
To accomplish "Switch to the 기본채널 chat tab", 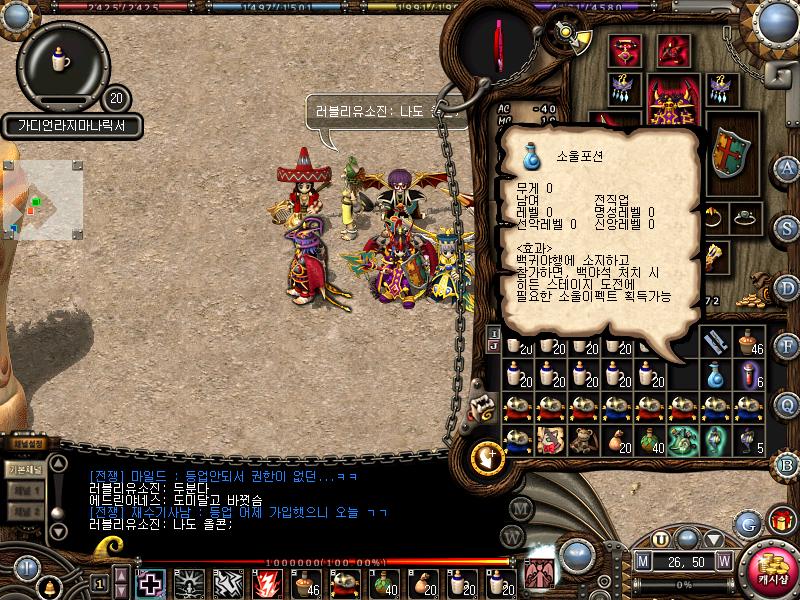I will 25,468.
